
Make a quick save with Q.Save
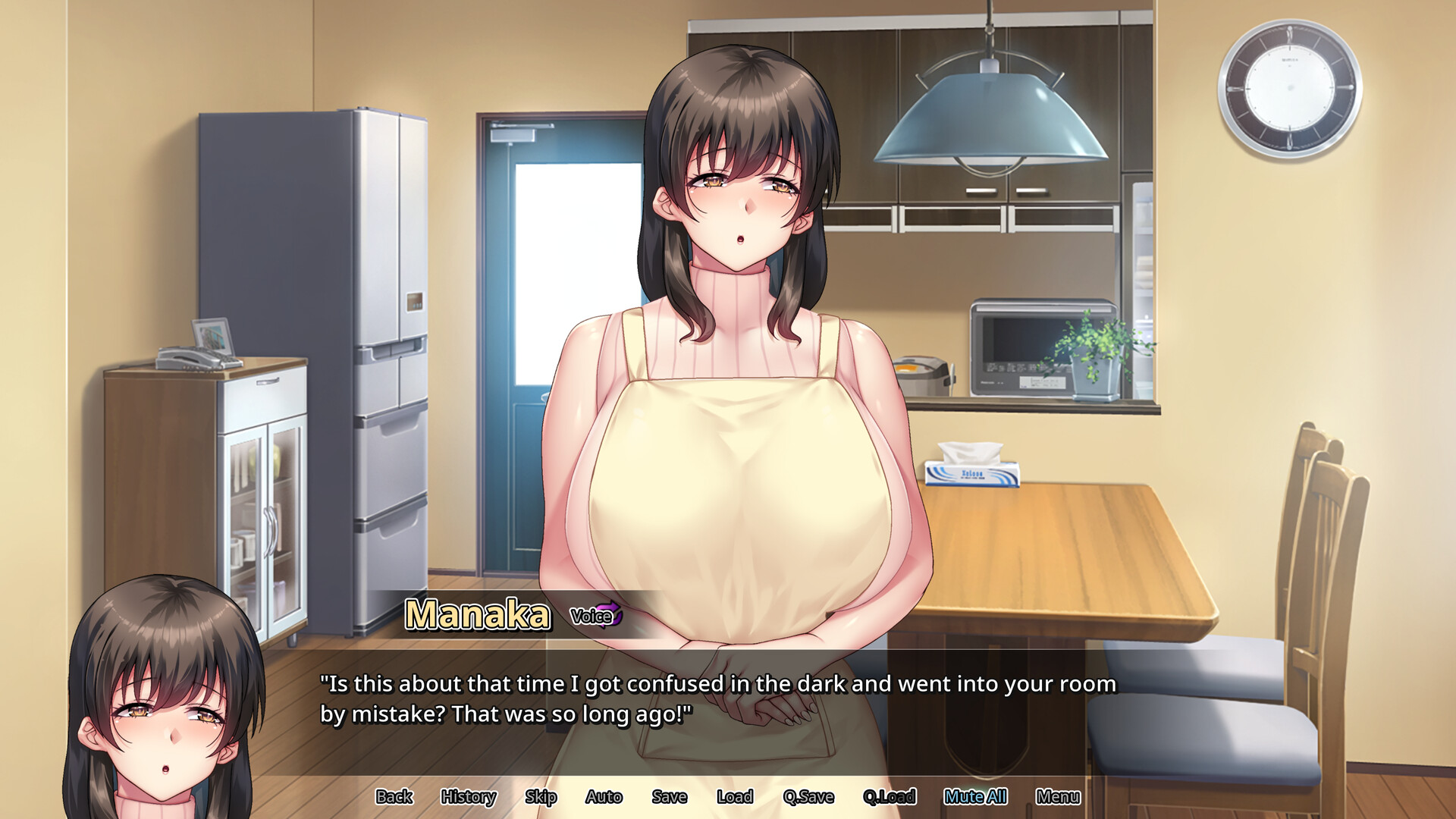[808, 796]
